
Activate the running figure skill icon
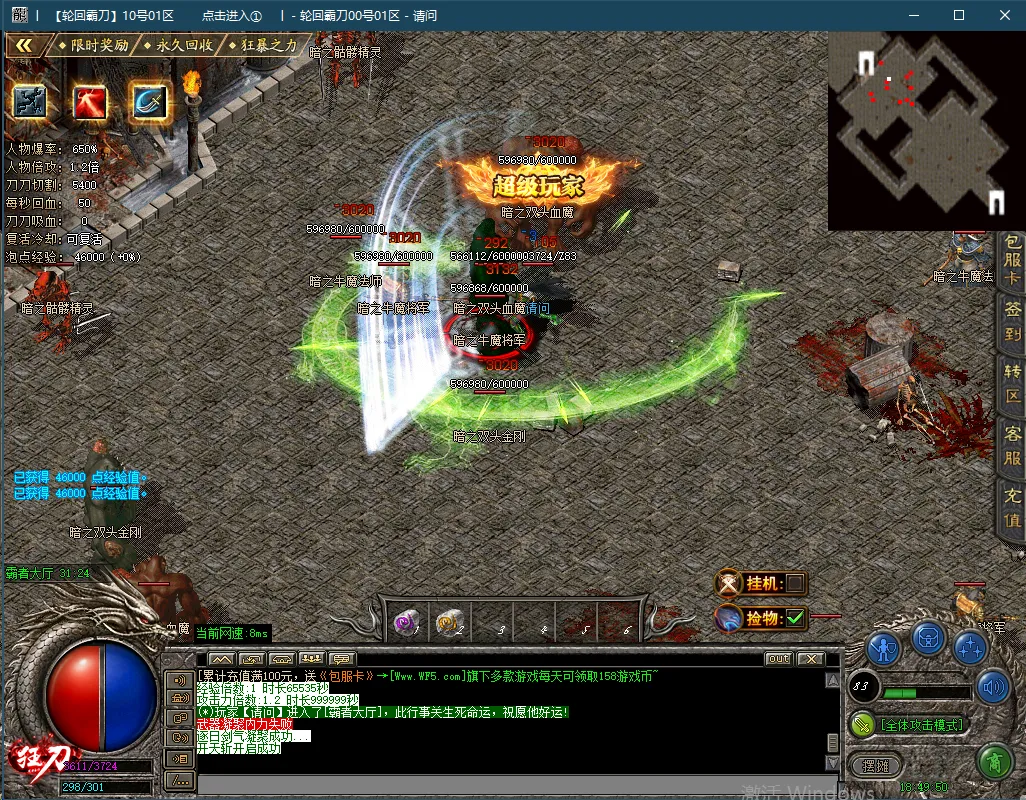point(30,102)
